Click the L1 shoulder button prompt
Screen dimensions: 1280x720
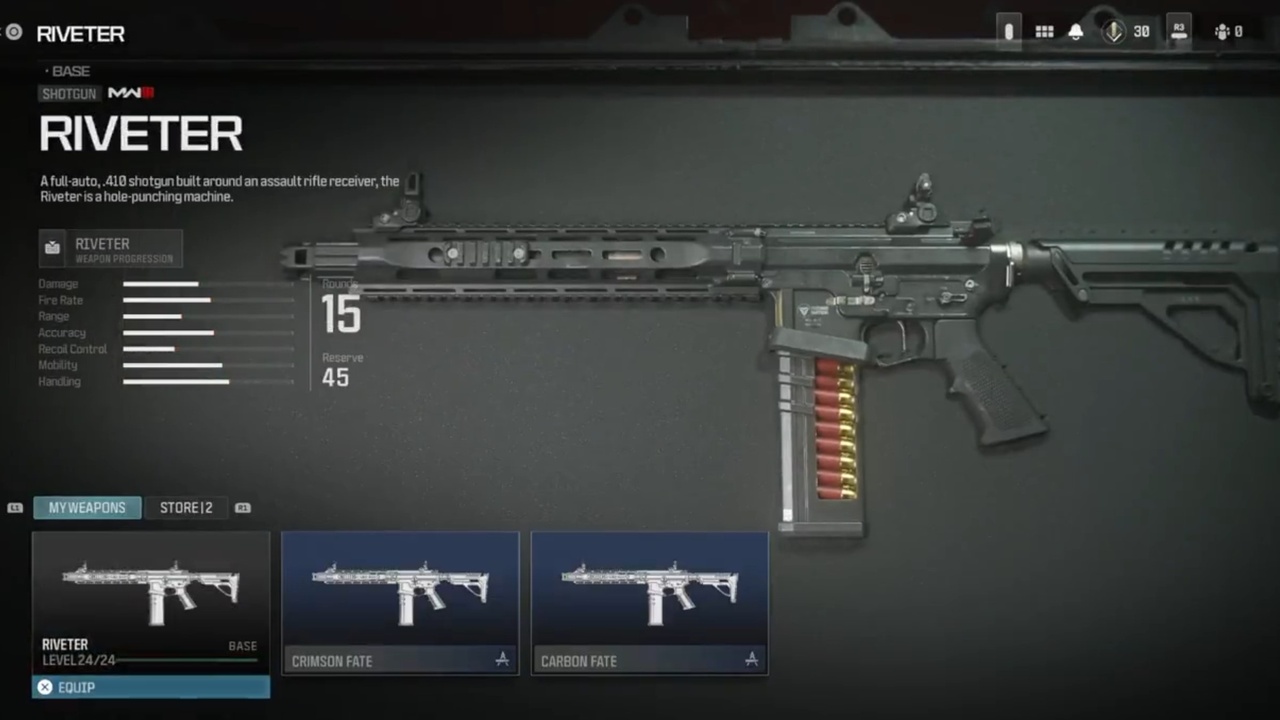pyautogui.click(x=15, y=508)
